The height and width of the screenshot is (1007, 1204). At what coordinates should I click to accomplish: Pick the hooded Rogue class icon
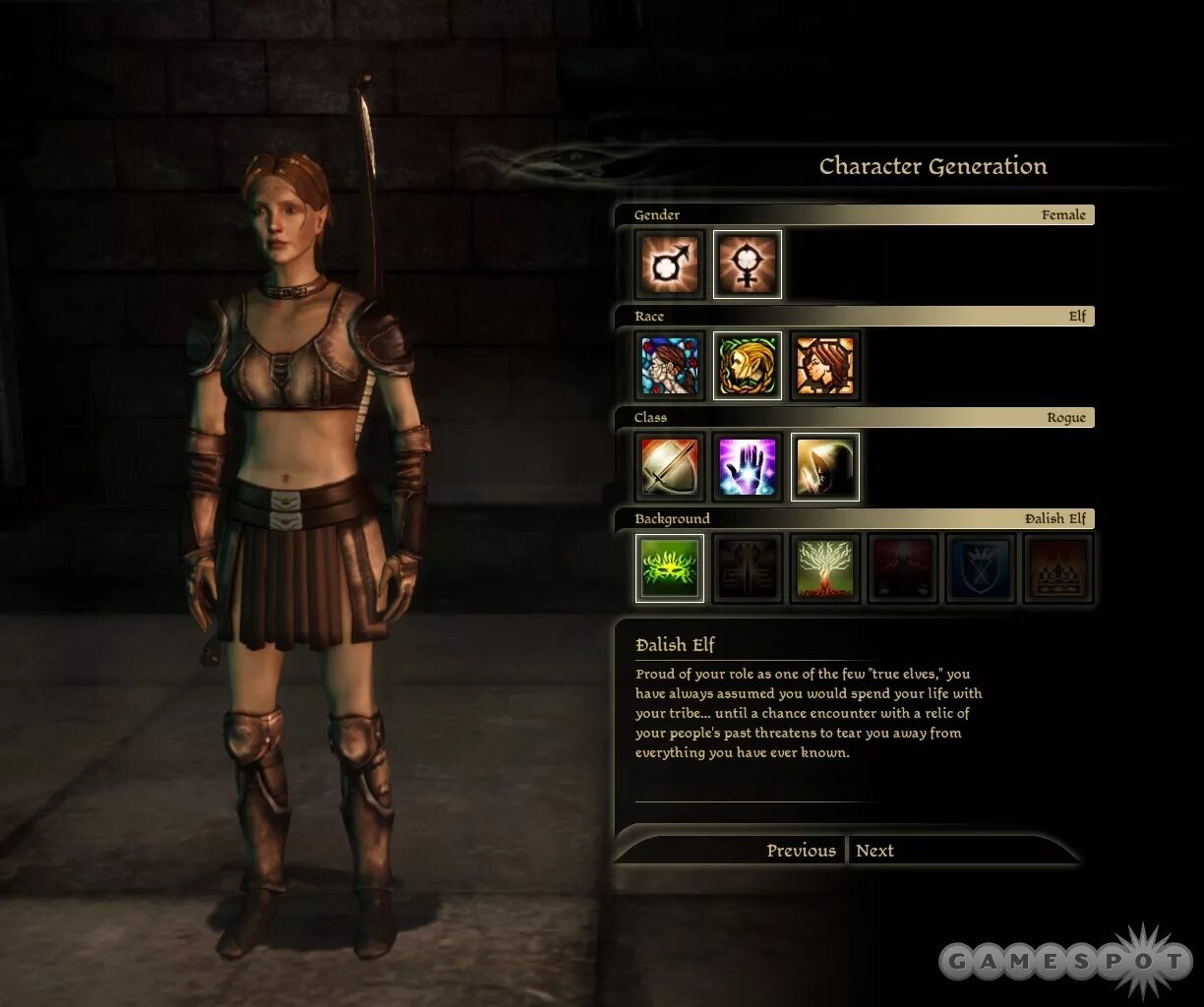coord(825,467)
